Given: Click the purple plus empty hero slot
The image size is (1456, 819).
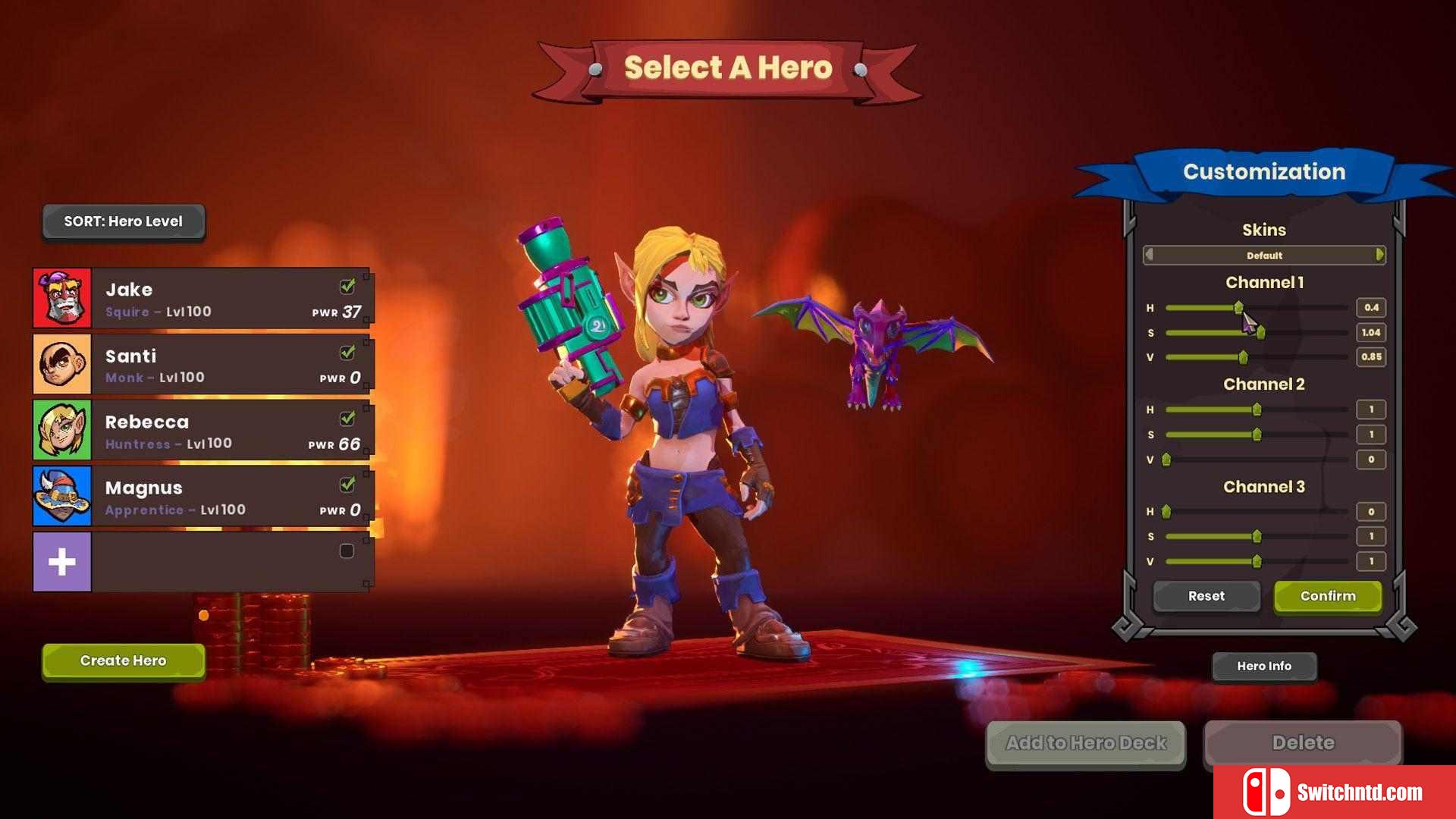Looking at the screenshot, I should 62,562.
